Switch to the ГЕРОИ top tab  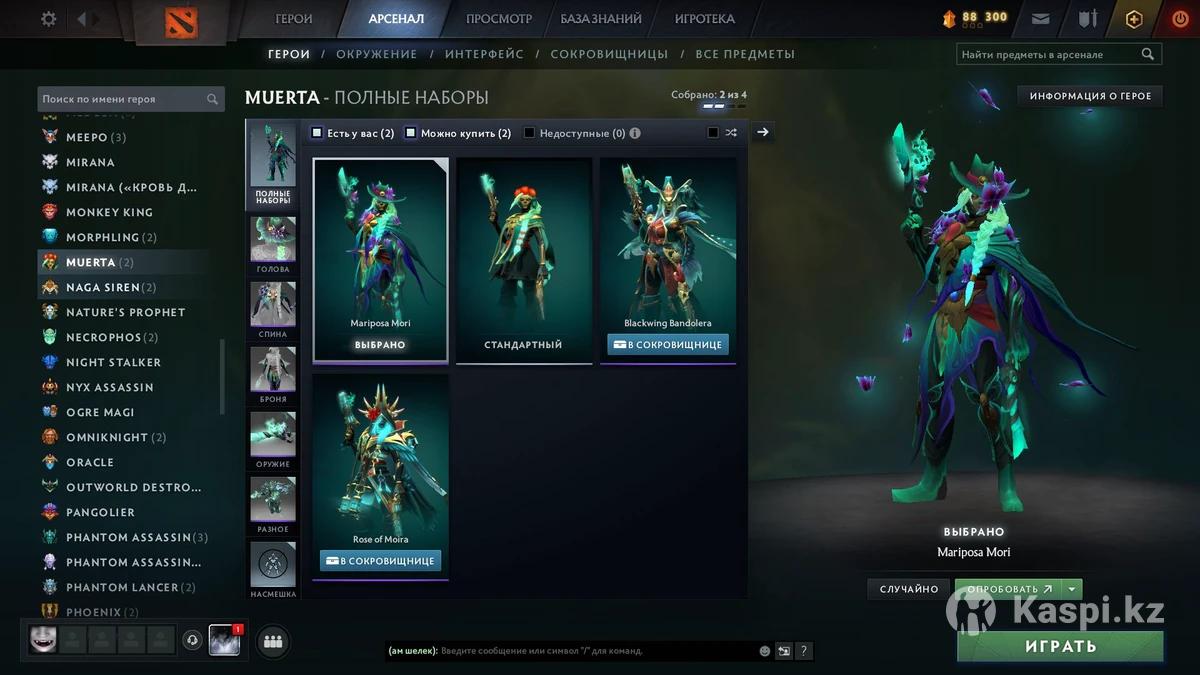[294, 19]
